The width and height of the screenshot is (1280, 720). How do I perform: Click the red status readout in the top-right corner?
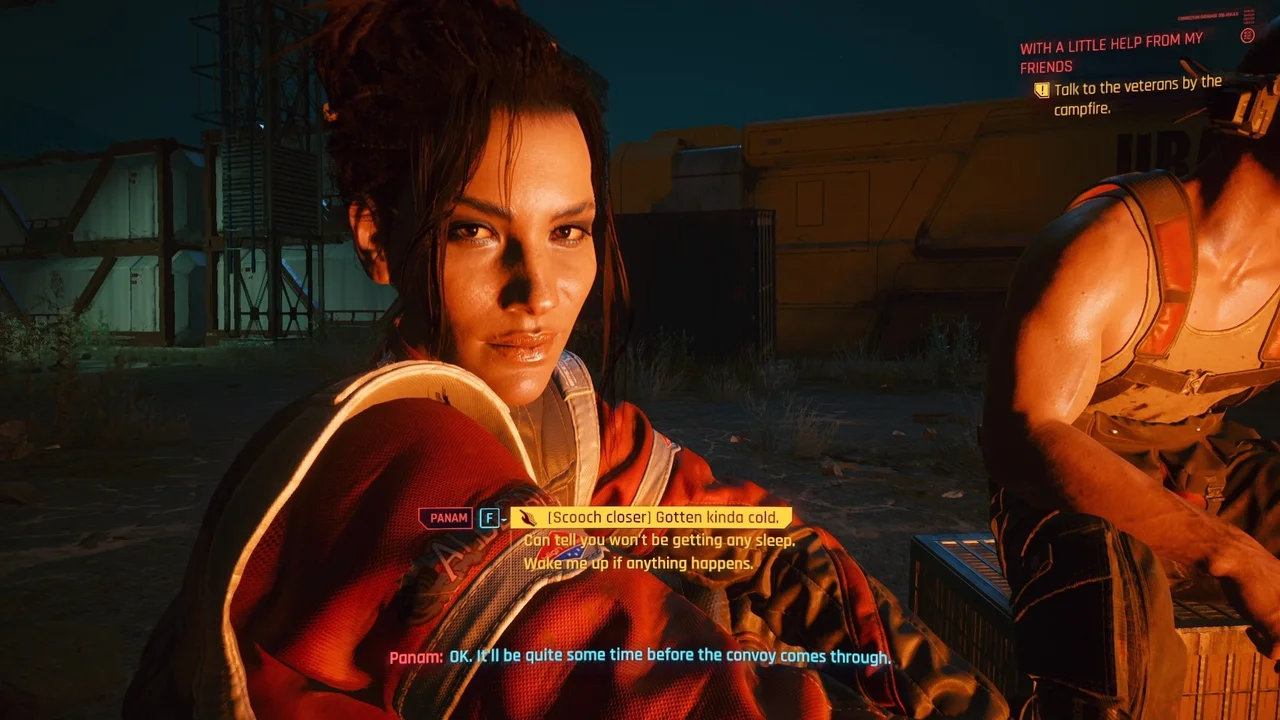[x=1250, y=17]
